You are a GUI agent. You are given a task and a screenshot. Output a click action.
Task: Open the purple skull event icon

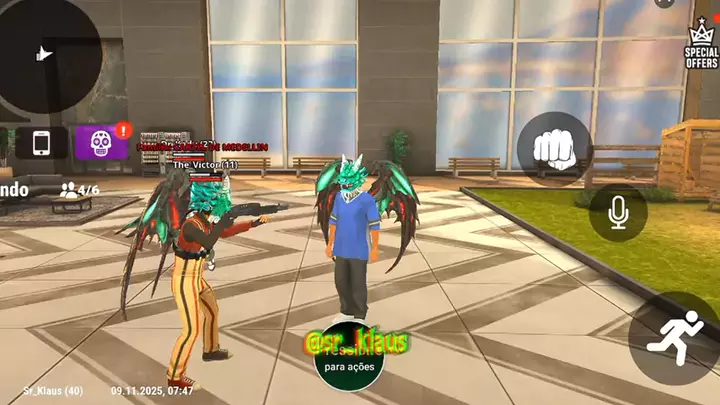pyautogui.click(x=101, y=143)
